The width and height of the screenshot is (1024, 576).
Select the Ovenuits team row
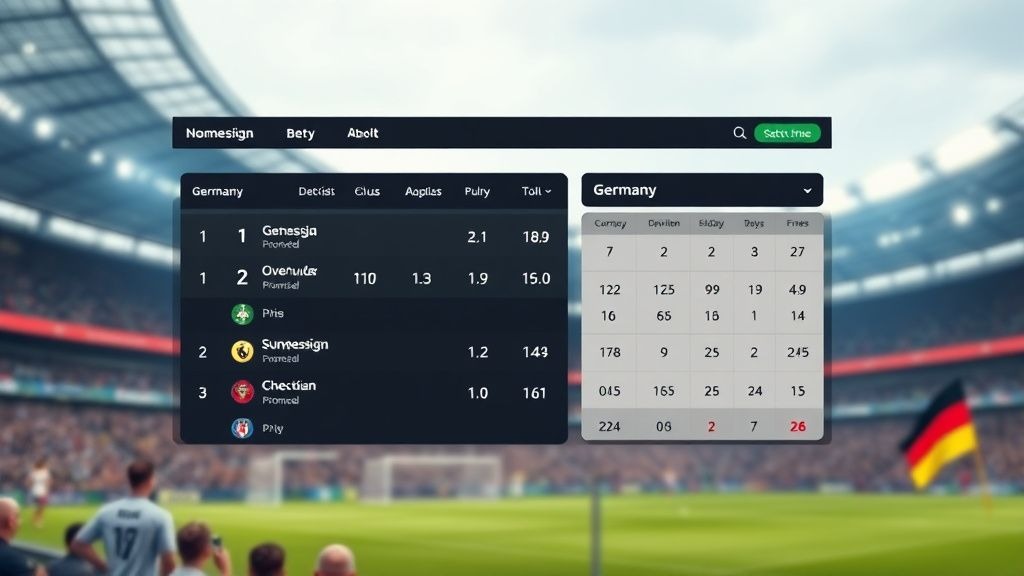tap(290, 277)
